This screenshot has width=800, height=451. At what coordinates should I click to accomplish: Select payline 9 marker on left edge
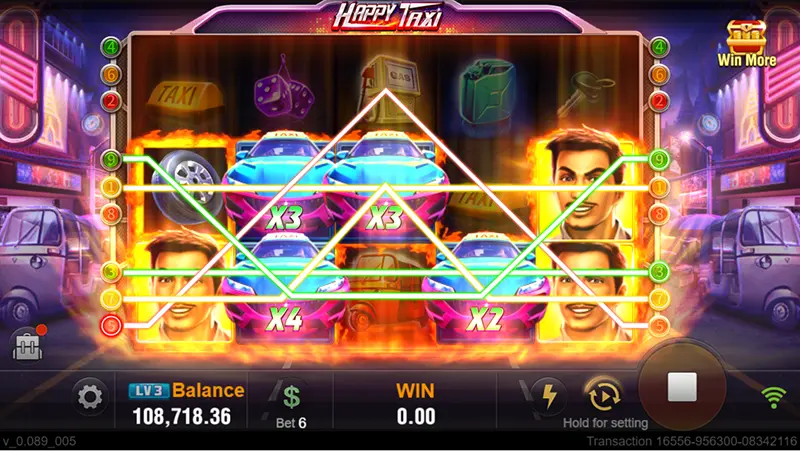[x=111, y=158]
